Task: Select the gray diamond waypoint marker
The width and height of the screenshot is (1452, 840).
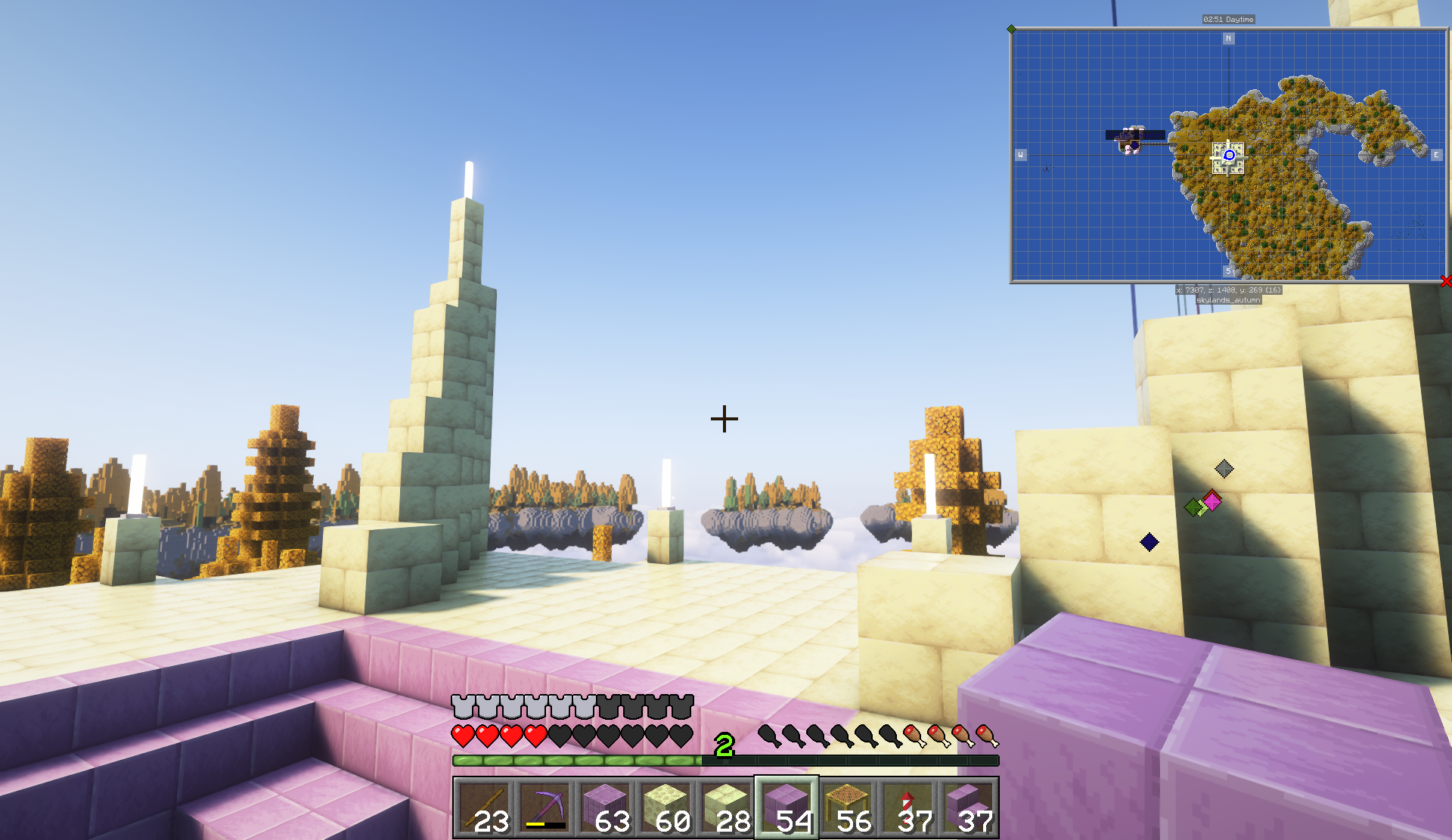Action: pyautogui.click(x=1224, y=469)
